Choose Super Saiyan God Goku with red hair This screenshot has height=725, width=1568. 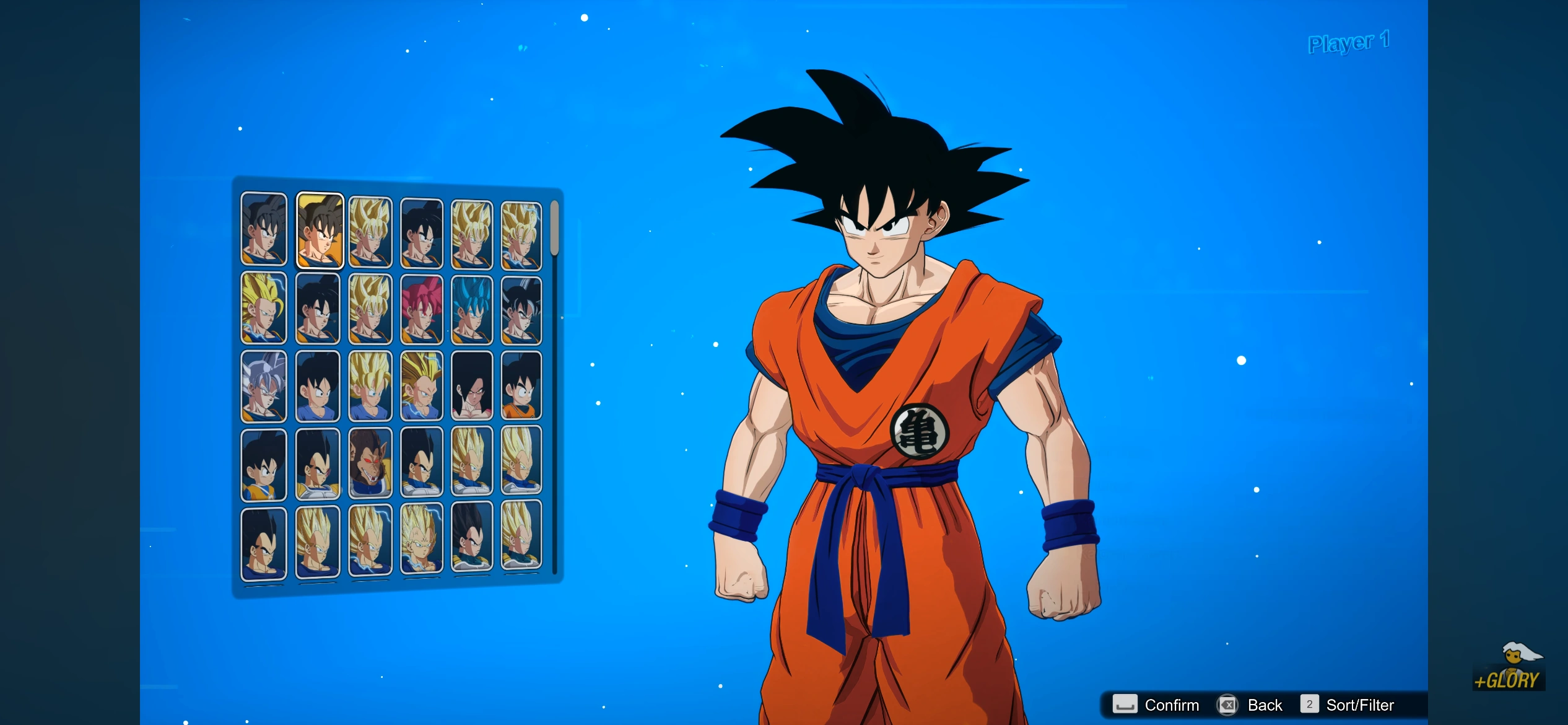tap(422, 308)
